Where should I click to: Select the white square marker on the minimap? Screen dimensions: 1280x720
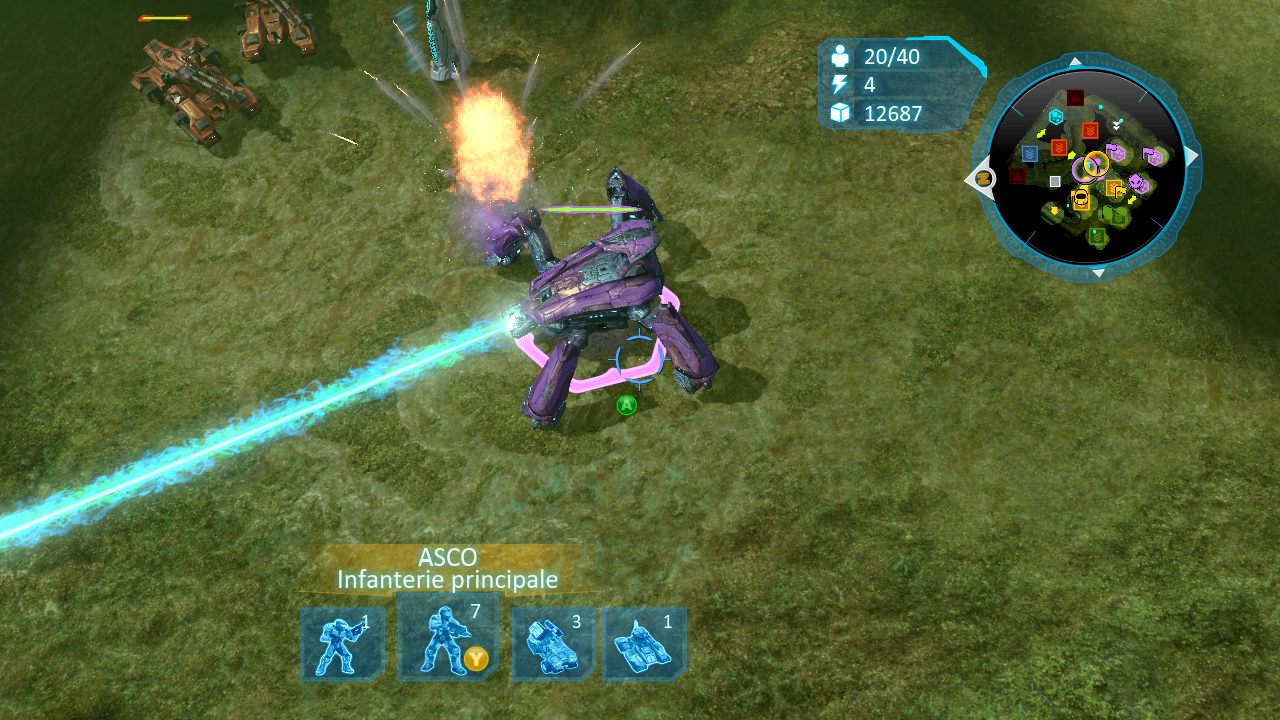click(x=1055, y=181)
